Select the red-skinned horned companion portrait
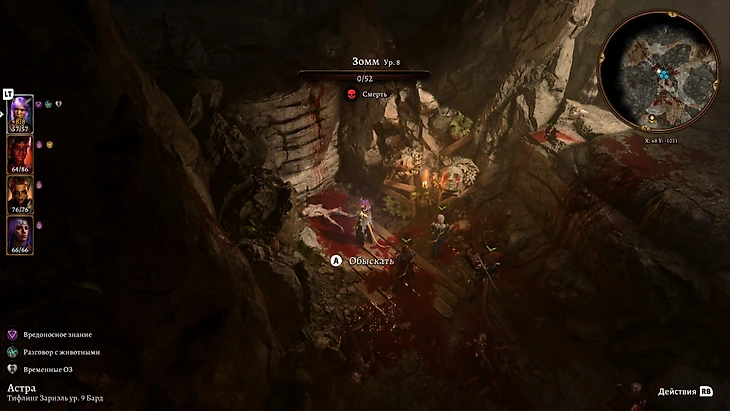The height and width of the screenshot is (411, 730). (21, 154)
